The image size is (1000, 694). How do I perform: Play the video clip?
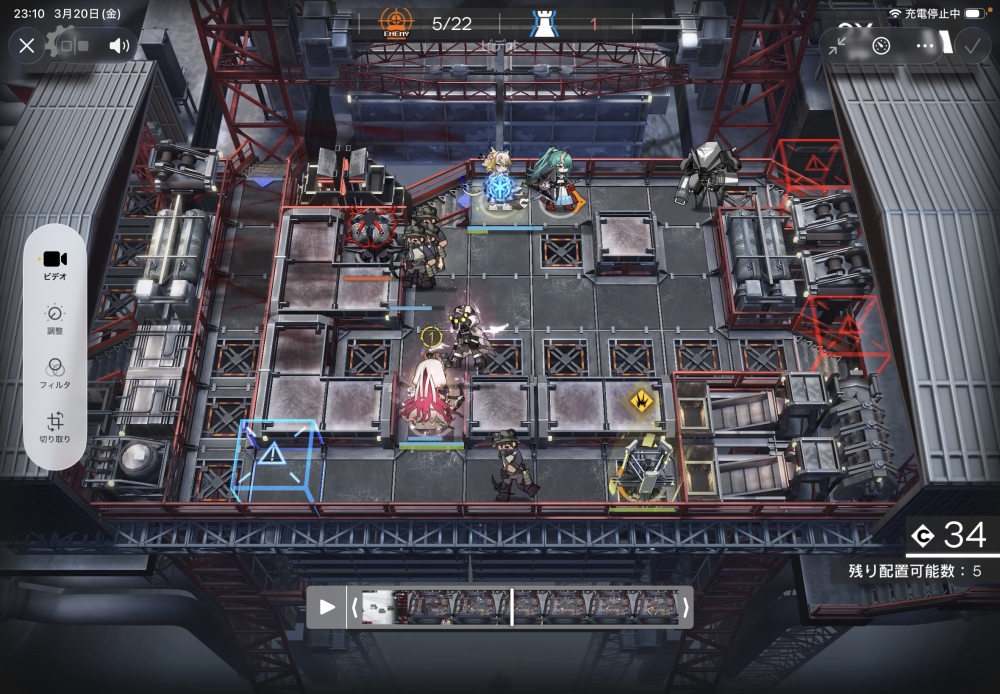(x=327, y=607)
